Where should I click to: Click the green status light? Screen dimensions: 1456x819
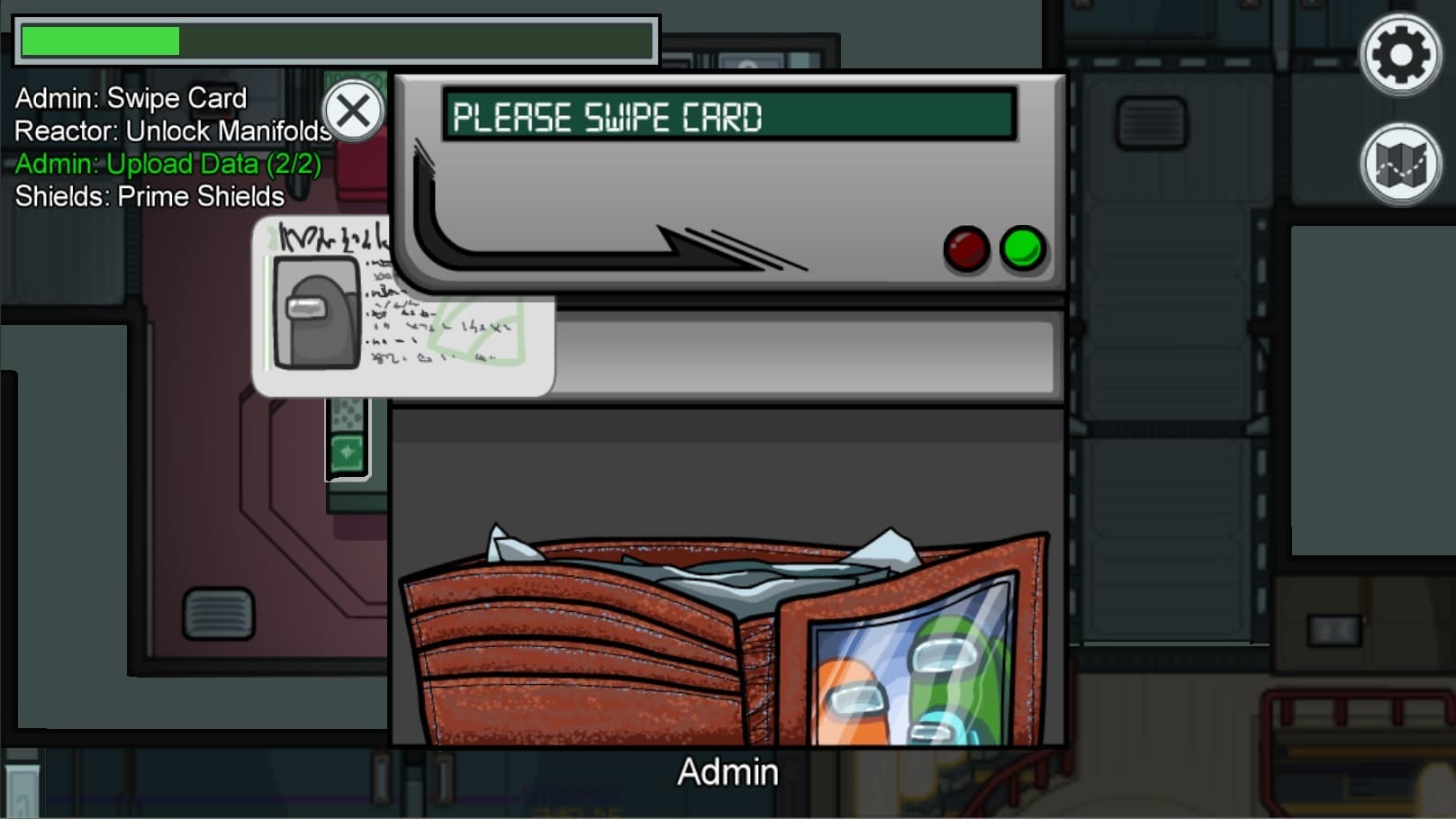pyautogui.click(x=1024, y=249)
